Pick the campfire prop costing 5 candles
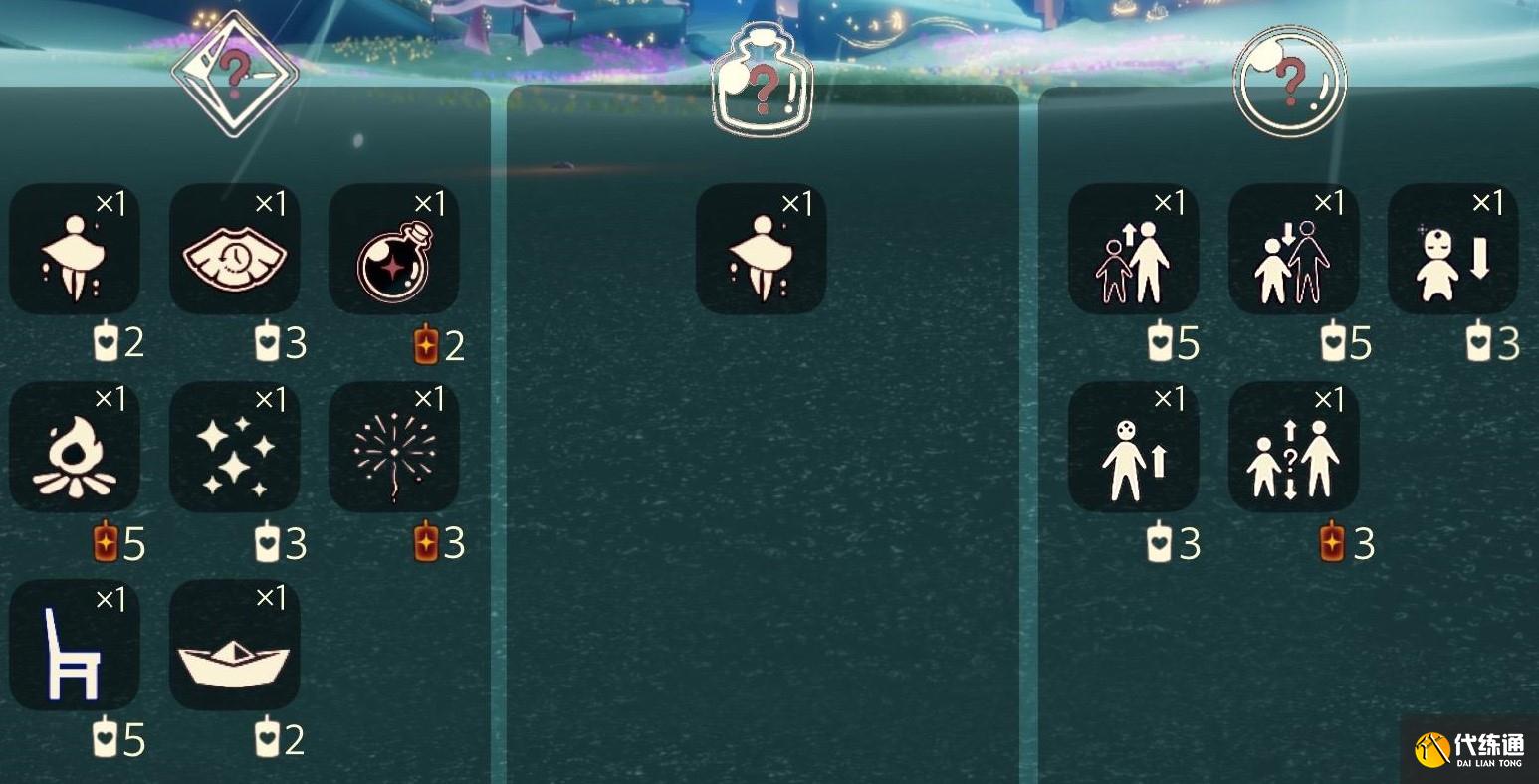Screen dimensions: 1539x784 click(75, 447)
